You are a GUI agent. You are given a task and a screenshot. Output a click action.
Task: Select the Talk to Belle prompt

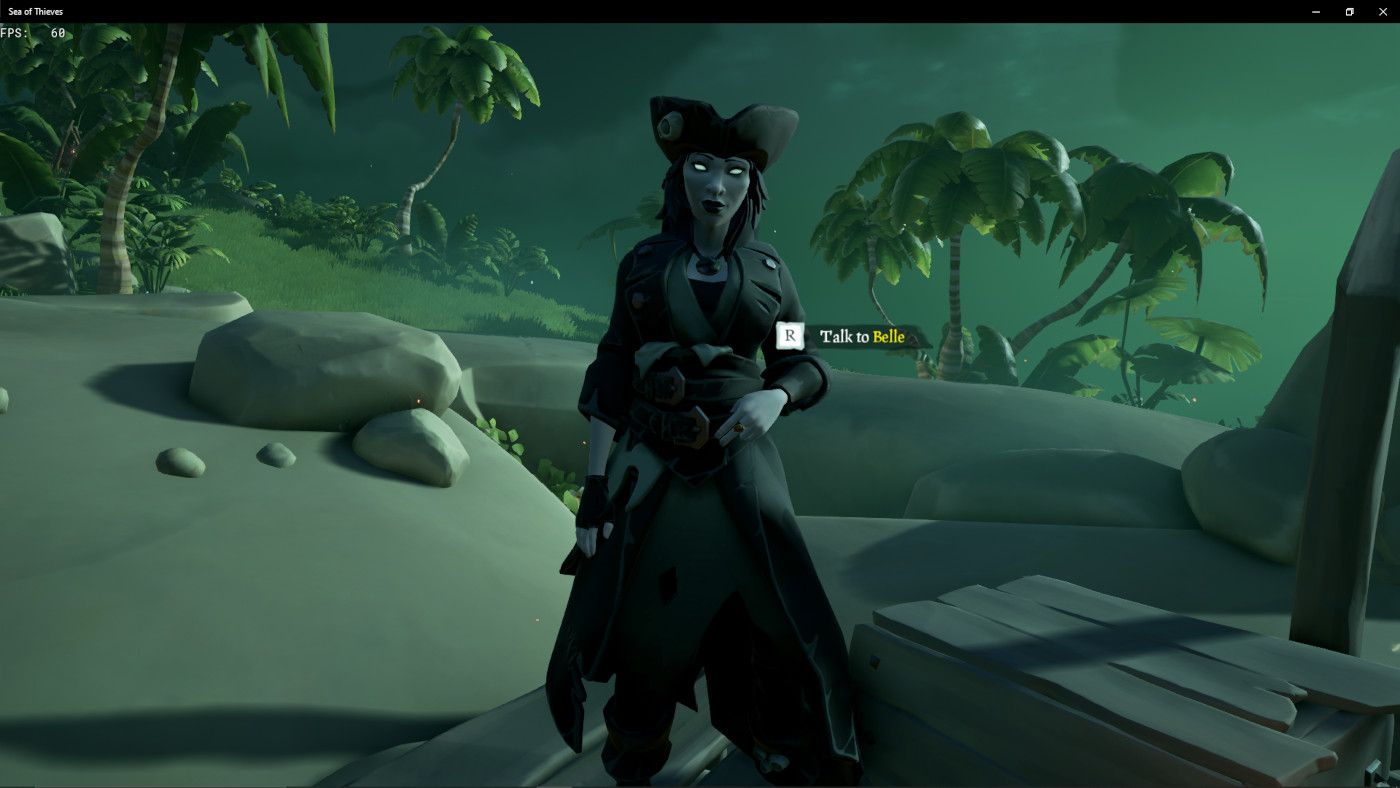coord(858,337)
